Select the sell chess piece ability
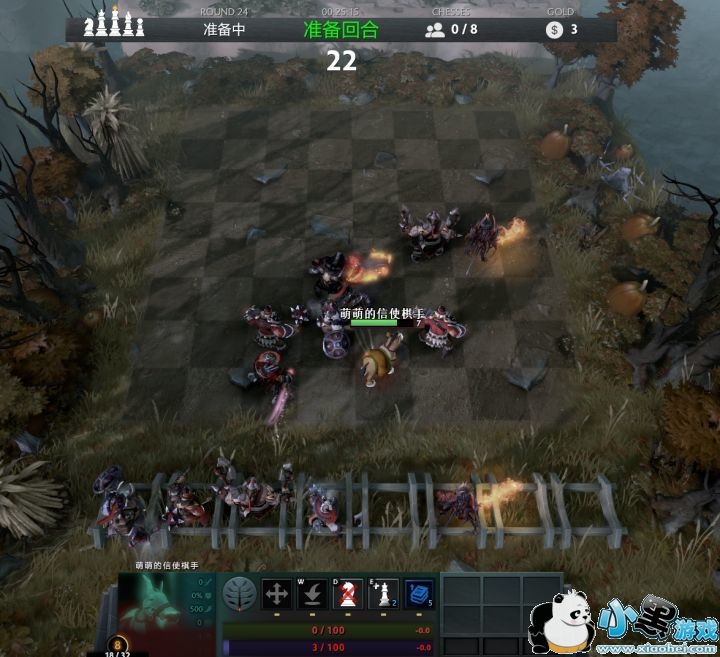This screenshot has width=720, height=657. [348, 594]
